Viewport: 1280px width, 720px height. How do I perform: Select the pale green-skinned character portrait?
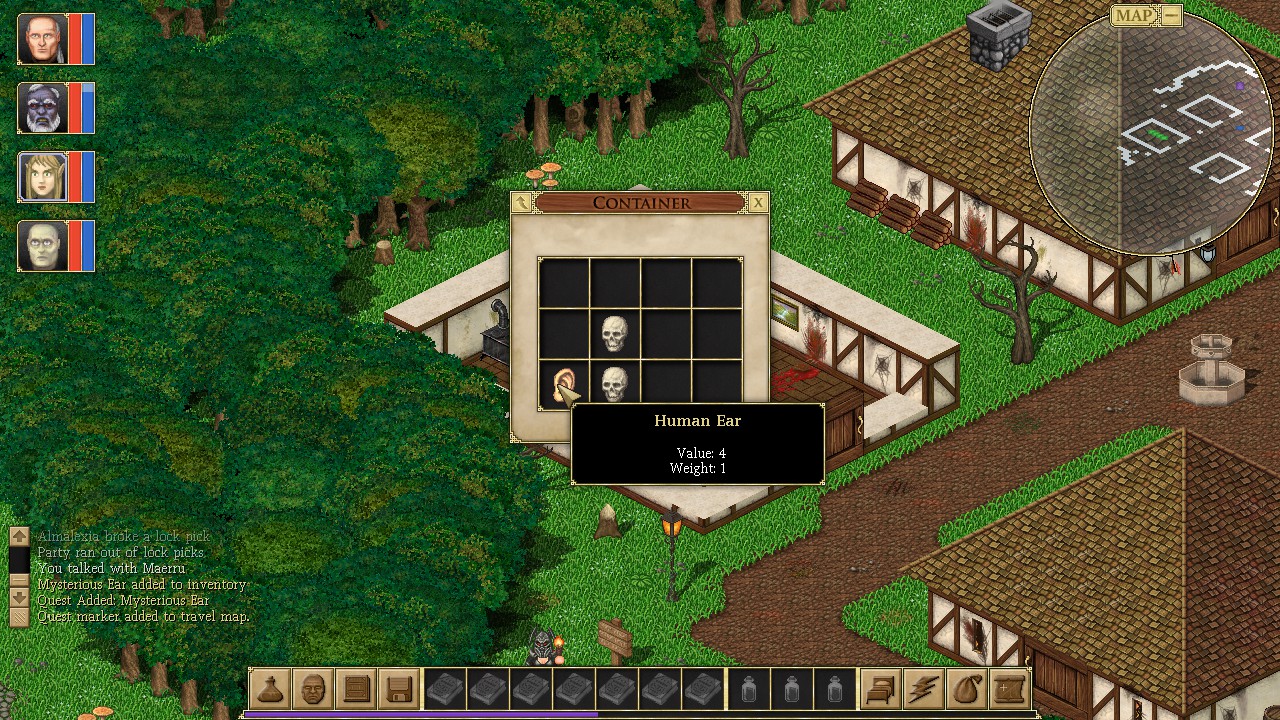click(42, 246)
